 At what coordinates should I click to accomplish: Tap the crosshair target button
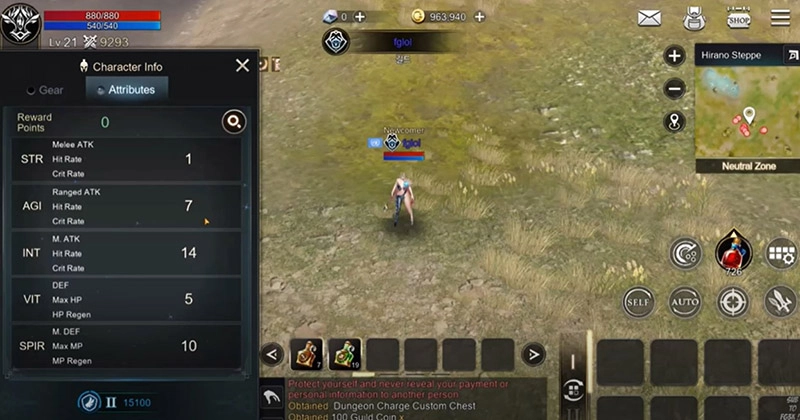733,300
